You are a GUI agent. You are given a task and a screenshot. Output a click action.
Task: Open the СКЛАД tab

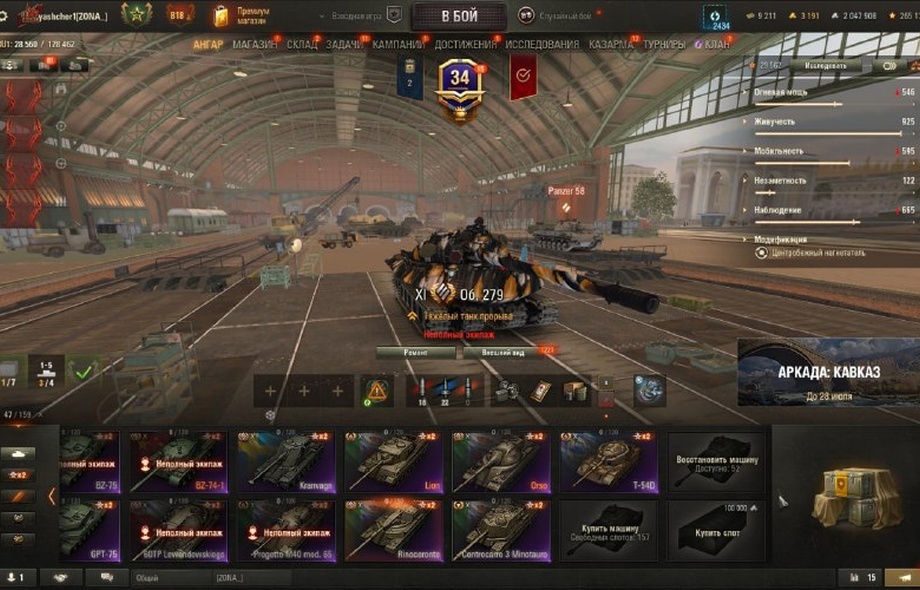click(302, 45)
